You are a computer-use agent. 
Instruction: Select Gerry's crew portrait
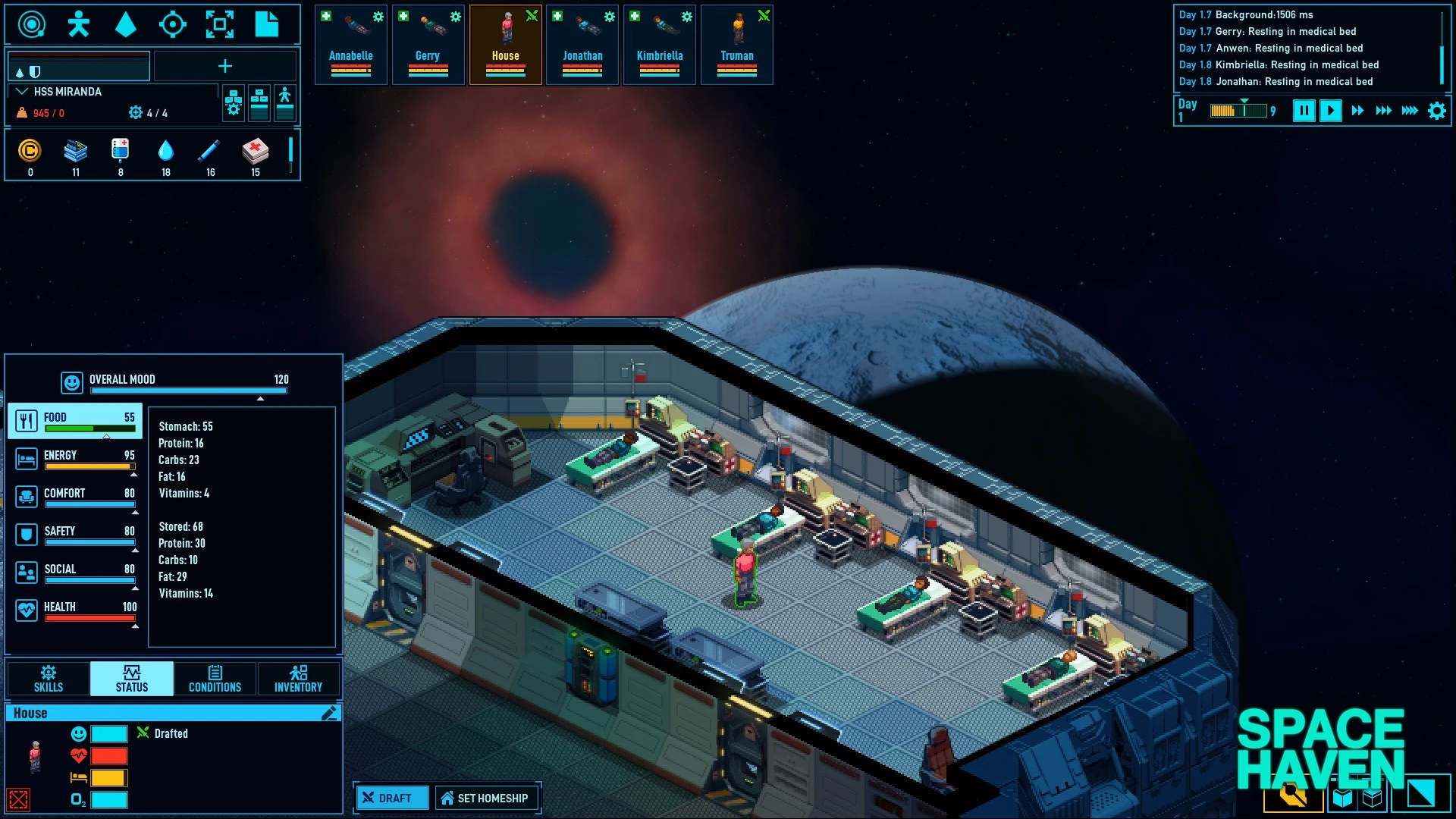(x=428, y=44)
